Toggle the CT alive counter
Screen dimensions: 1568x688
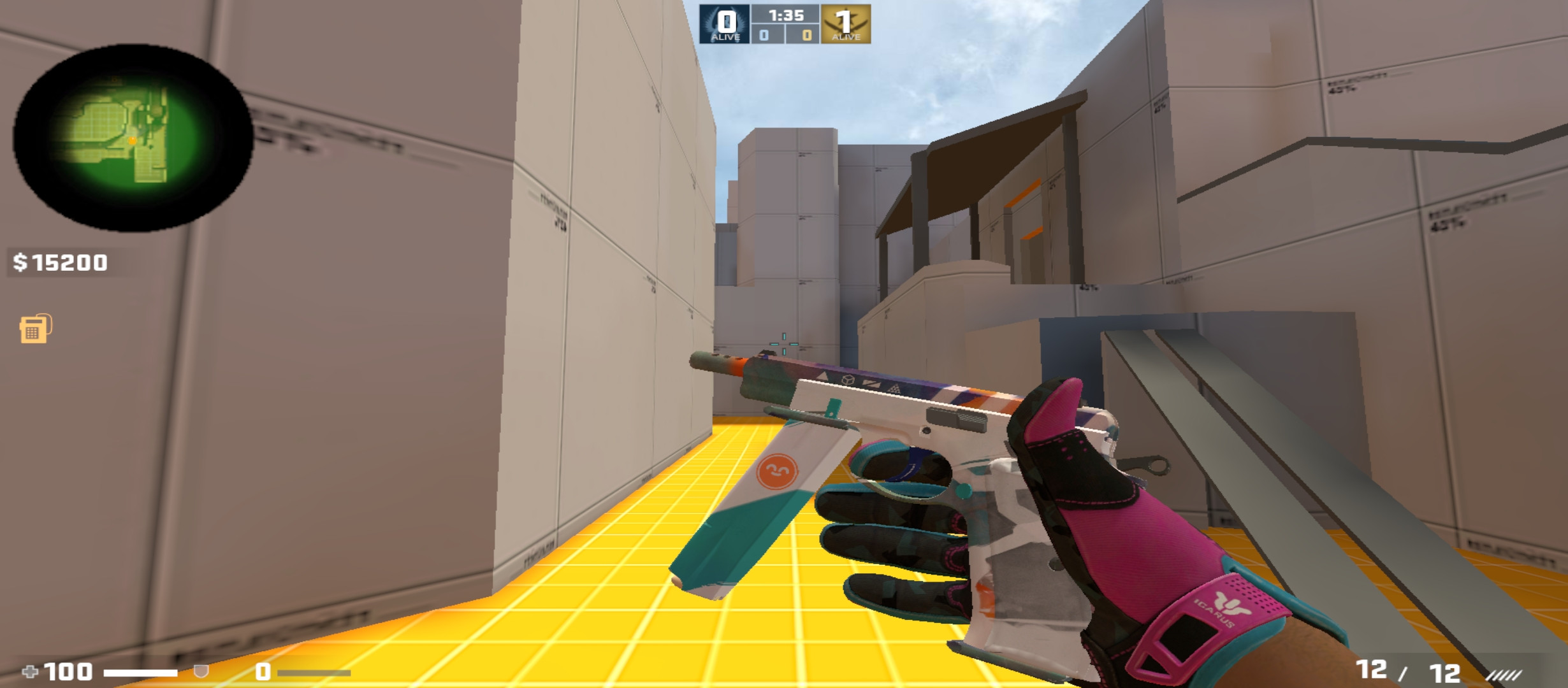723,25
